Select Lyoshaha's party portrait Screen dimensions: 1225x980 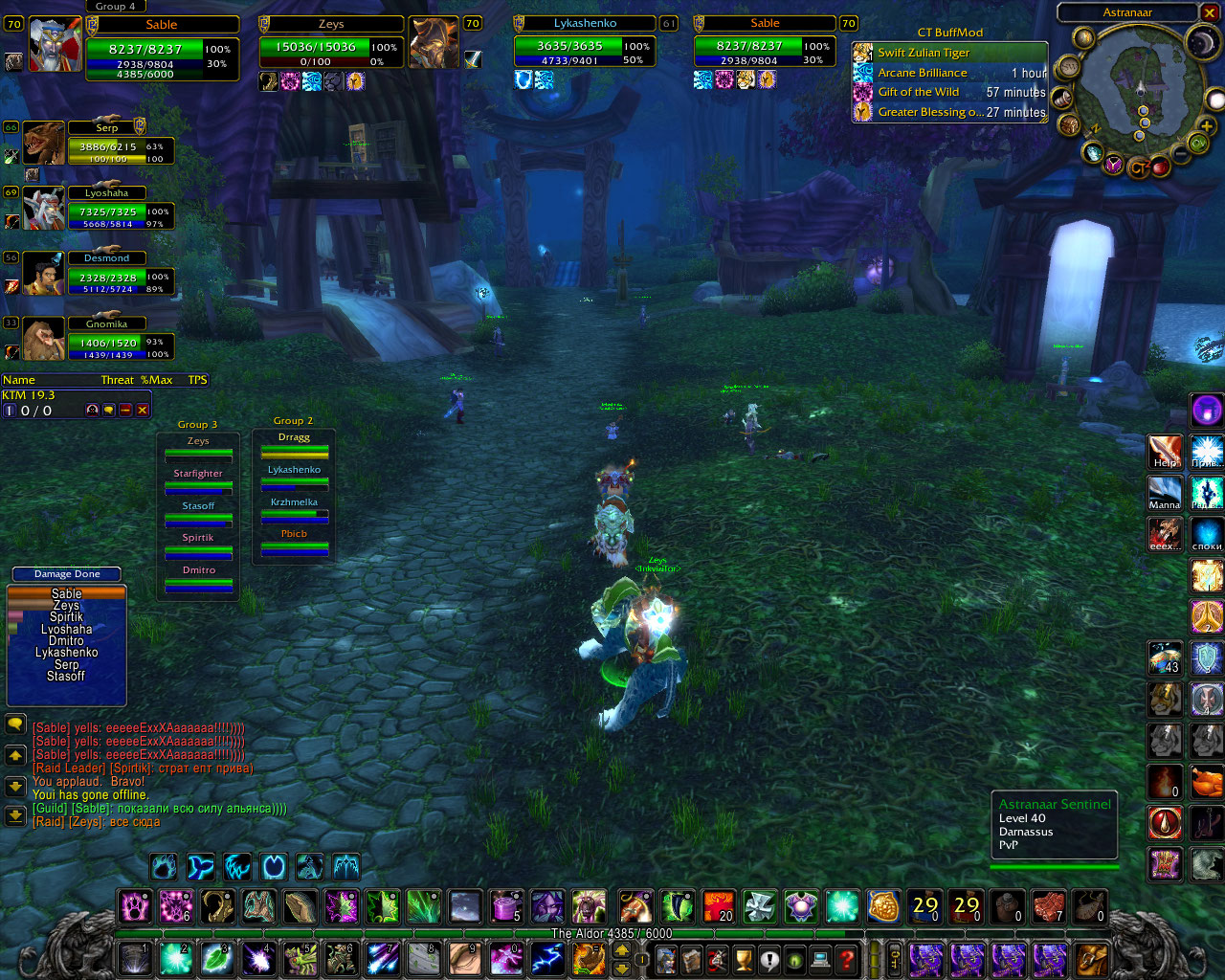pos(43,209)
